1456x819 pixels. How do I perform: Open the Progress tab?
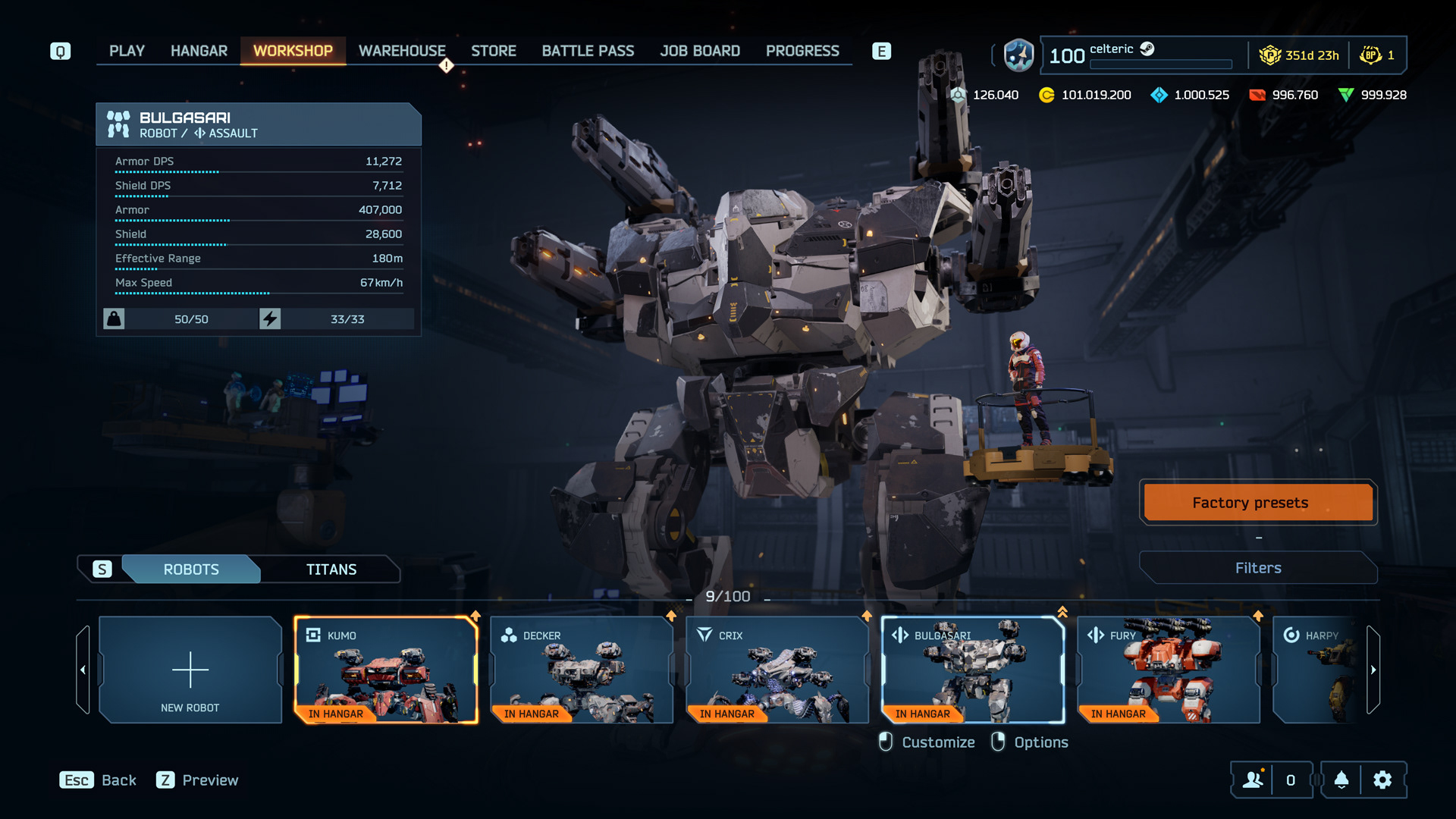coord(802,51)
